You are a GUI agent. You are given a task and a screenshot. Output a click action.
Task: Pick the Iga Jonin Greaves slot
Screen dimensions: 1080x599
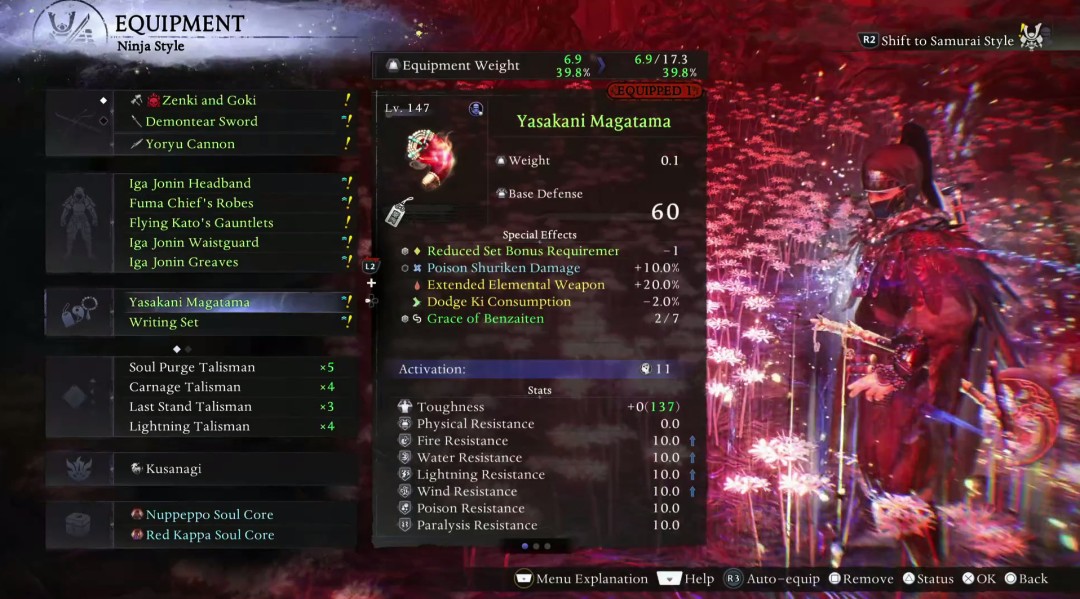pos(184,262)
